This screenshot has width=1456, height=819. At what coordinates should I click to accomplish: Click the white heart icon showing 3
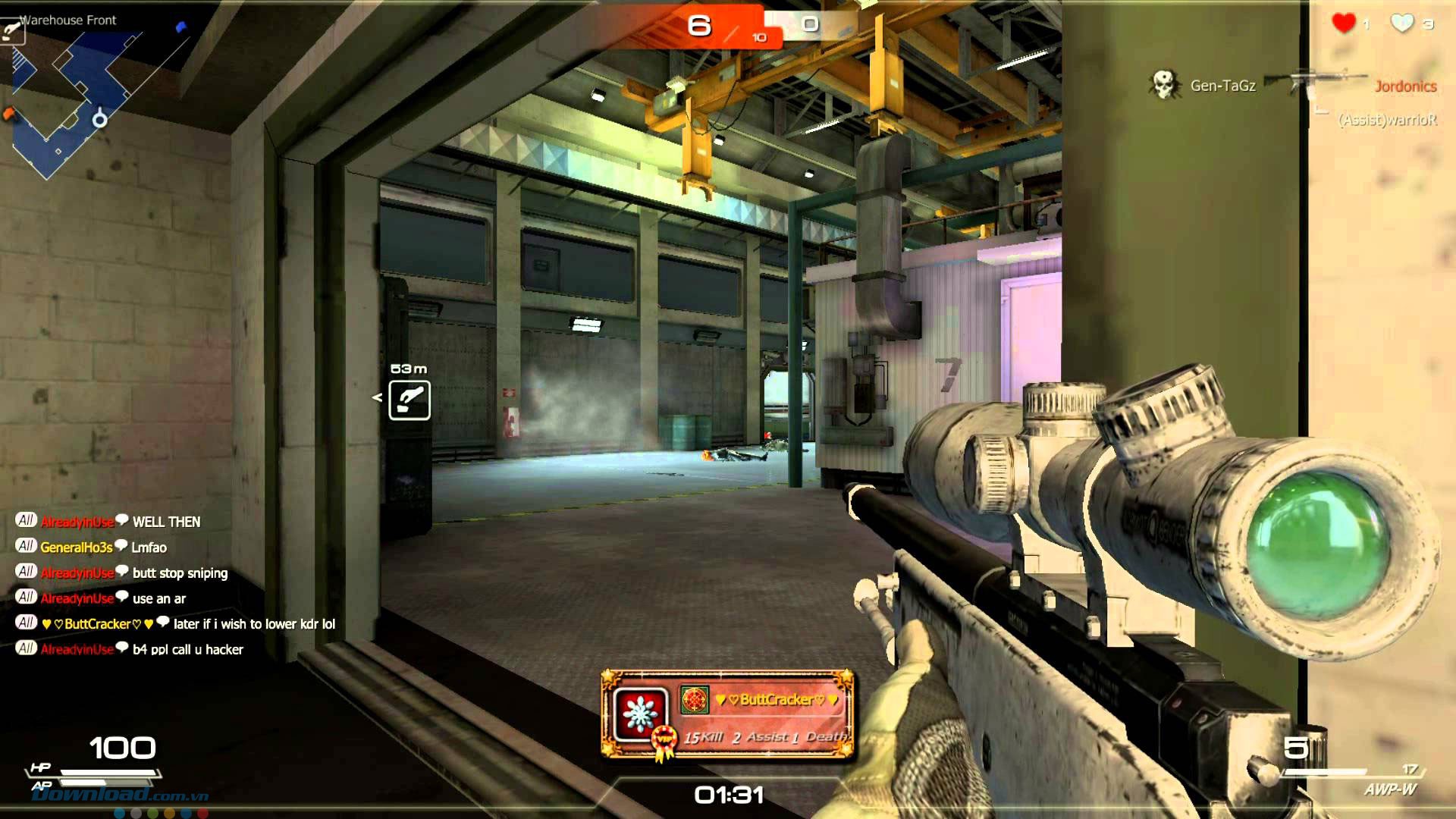point(1402,24)
